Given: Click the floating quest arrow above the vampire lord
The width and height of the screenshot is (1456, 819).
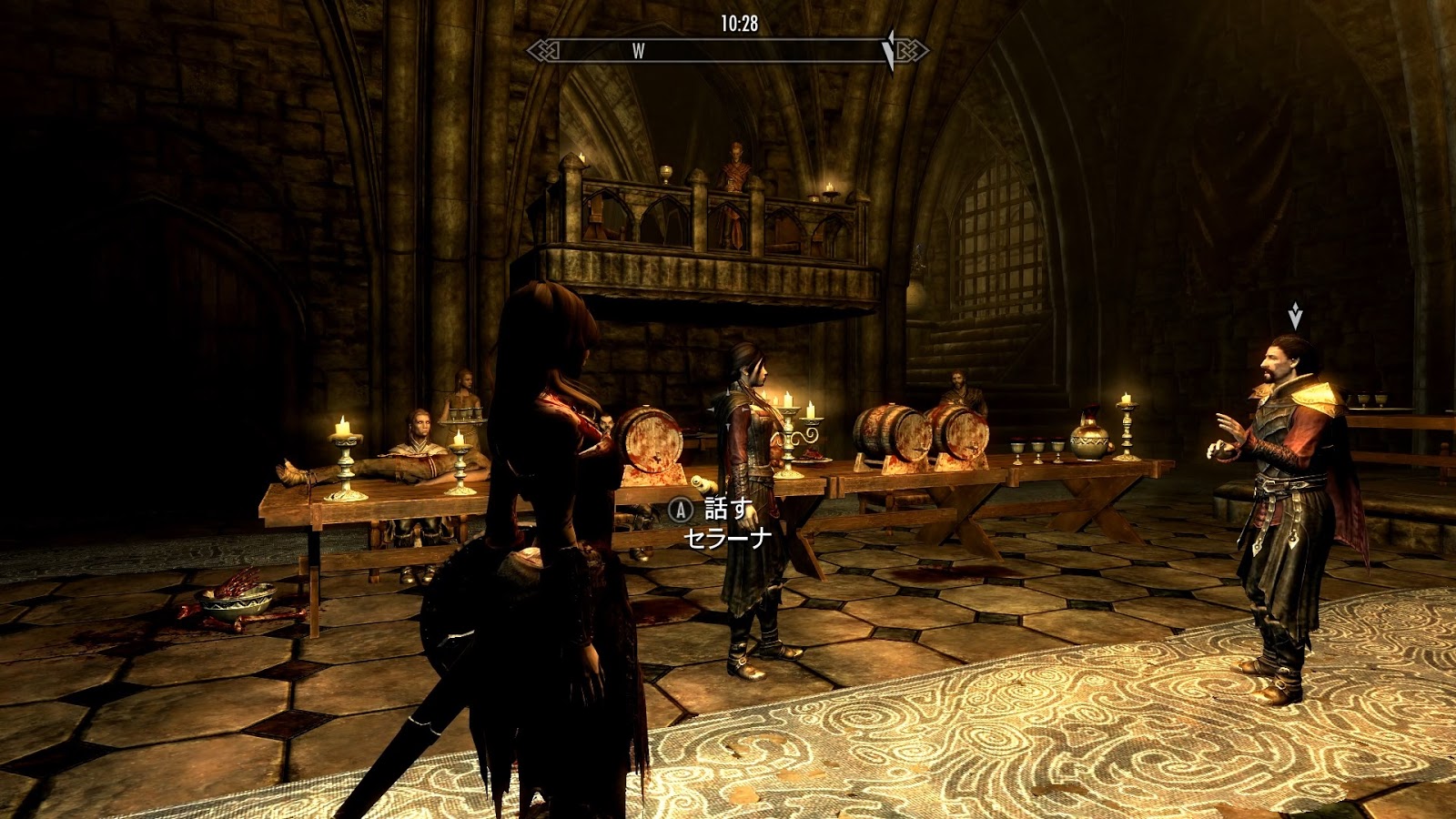Looking at the screenshot, I should pos(1295,316).
